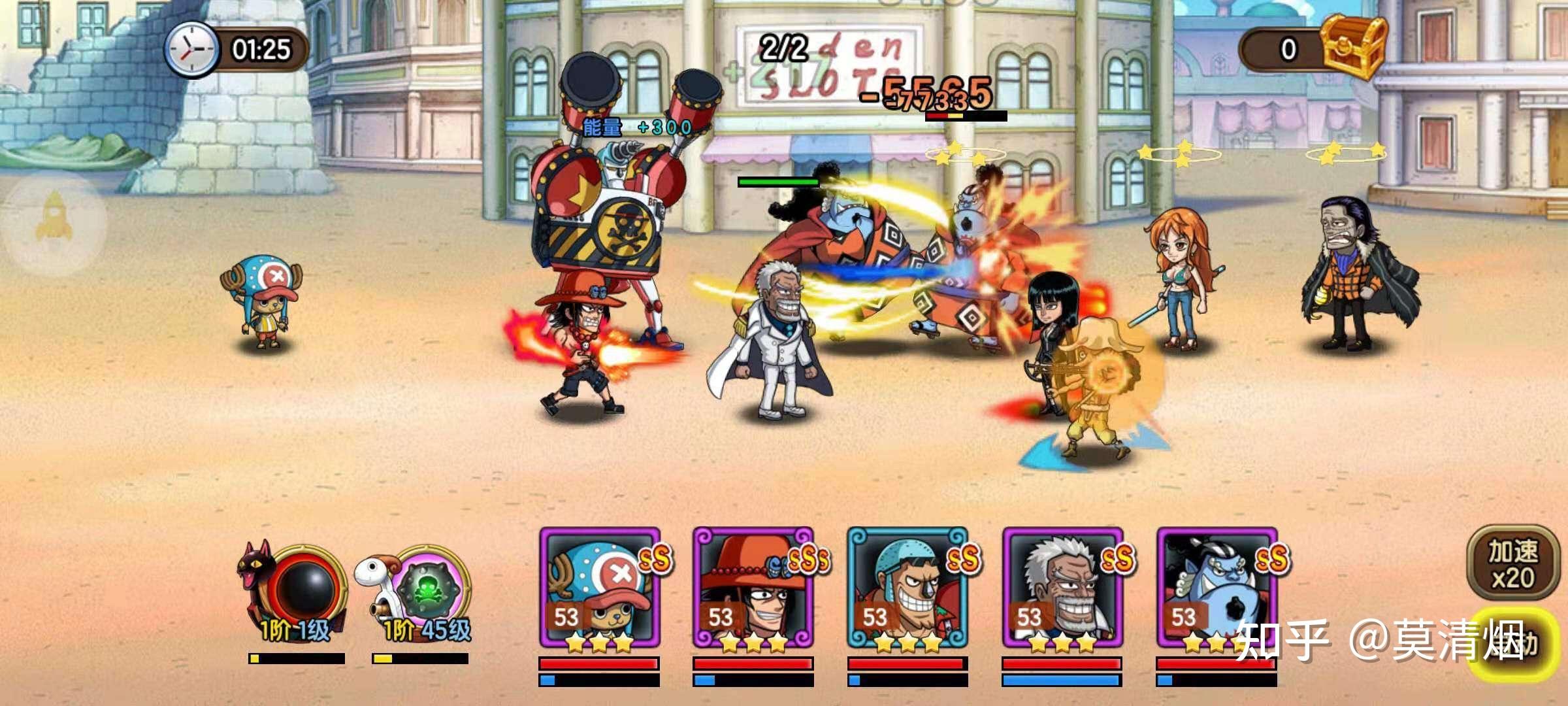The height and width of the screenshot is (706, 1568).
Task: Trigger Garp's hero skill card
Action: (1062, 588)
